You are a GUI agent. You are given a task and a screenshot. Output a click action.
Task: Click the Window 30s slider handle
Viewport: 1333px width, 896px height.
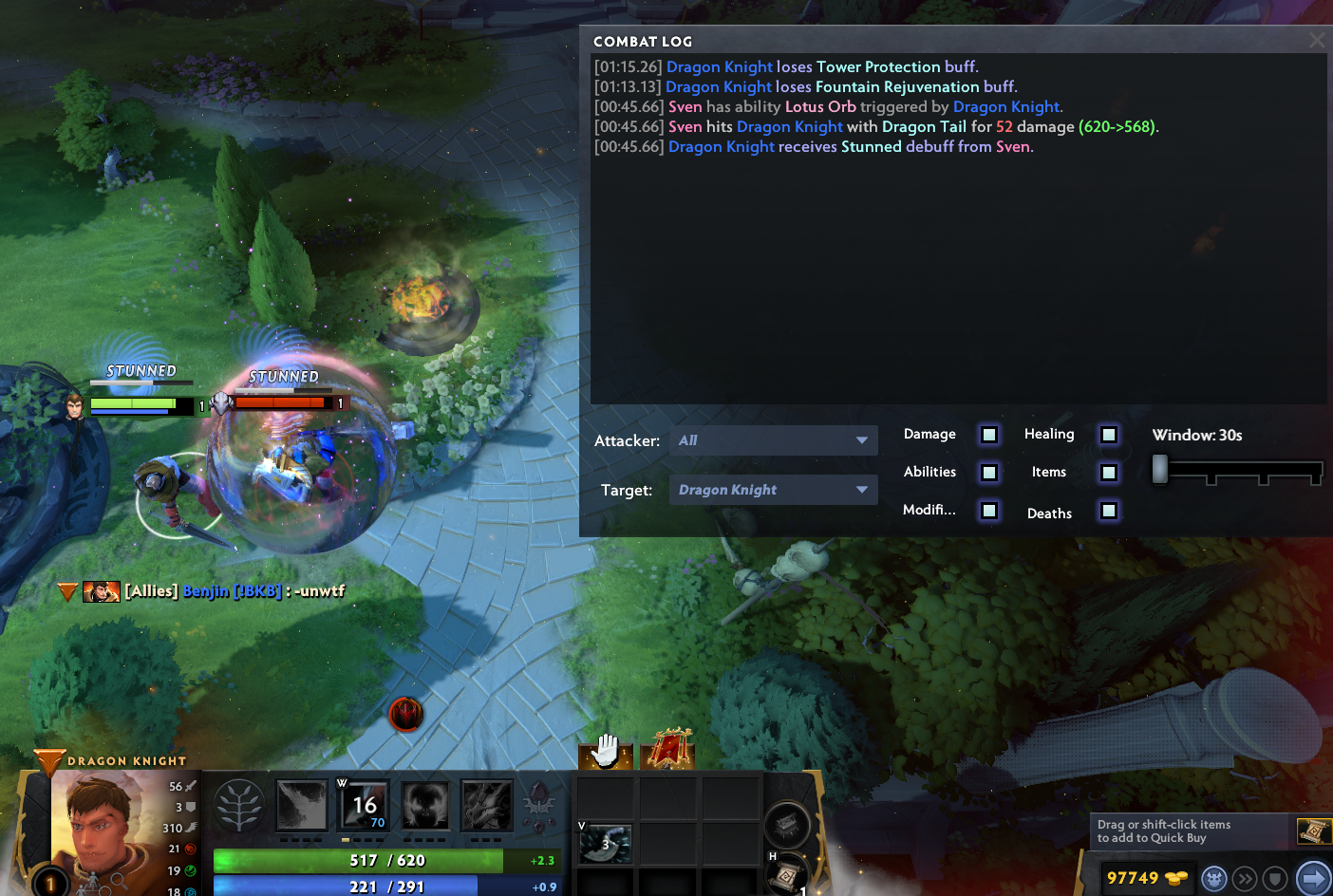(x=1159, y=469)
